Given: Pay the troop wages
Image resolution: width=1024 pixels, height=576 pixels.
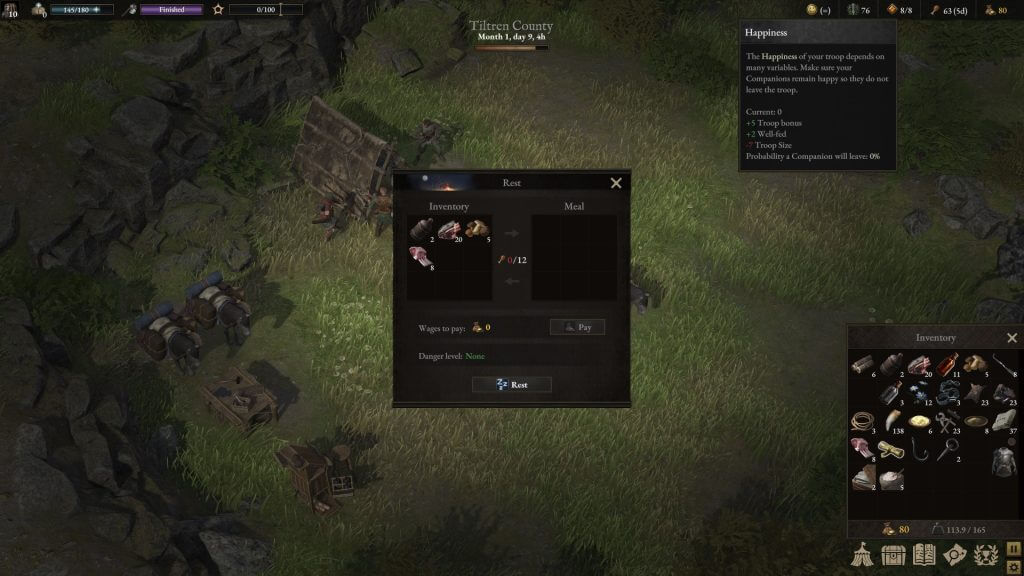Looking at the screenshot, I should pos(577,327).
